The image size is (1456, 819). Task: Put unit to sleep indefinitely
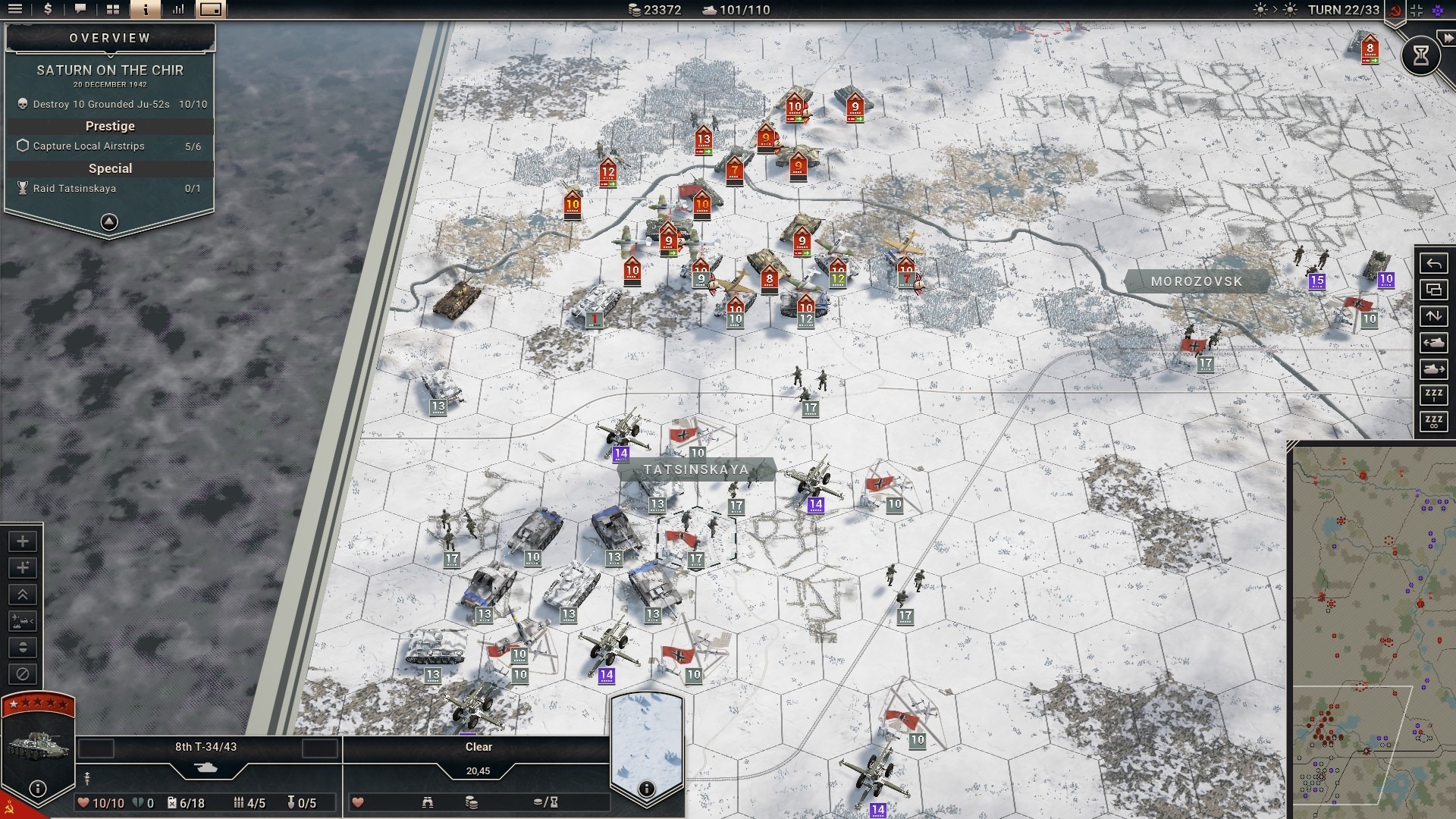1433,422
